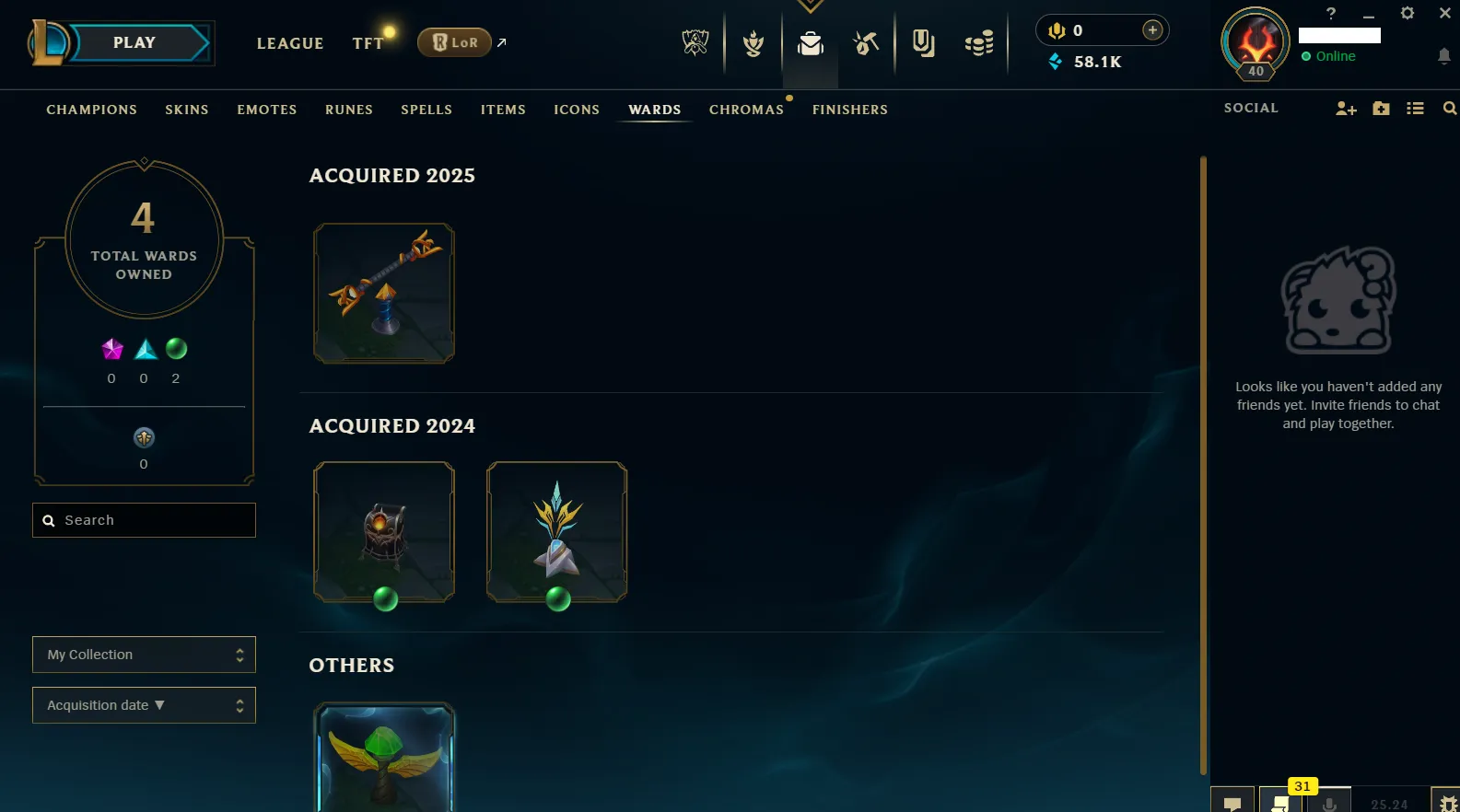Open the add friend icon in Social
The width and height of the screenshot is (1460, 812).
(x=1346, y=109)
